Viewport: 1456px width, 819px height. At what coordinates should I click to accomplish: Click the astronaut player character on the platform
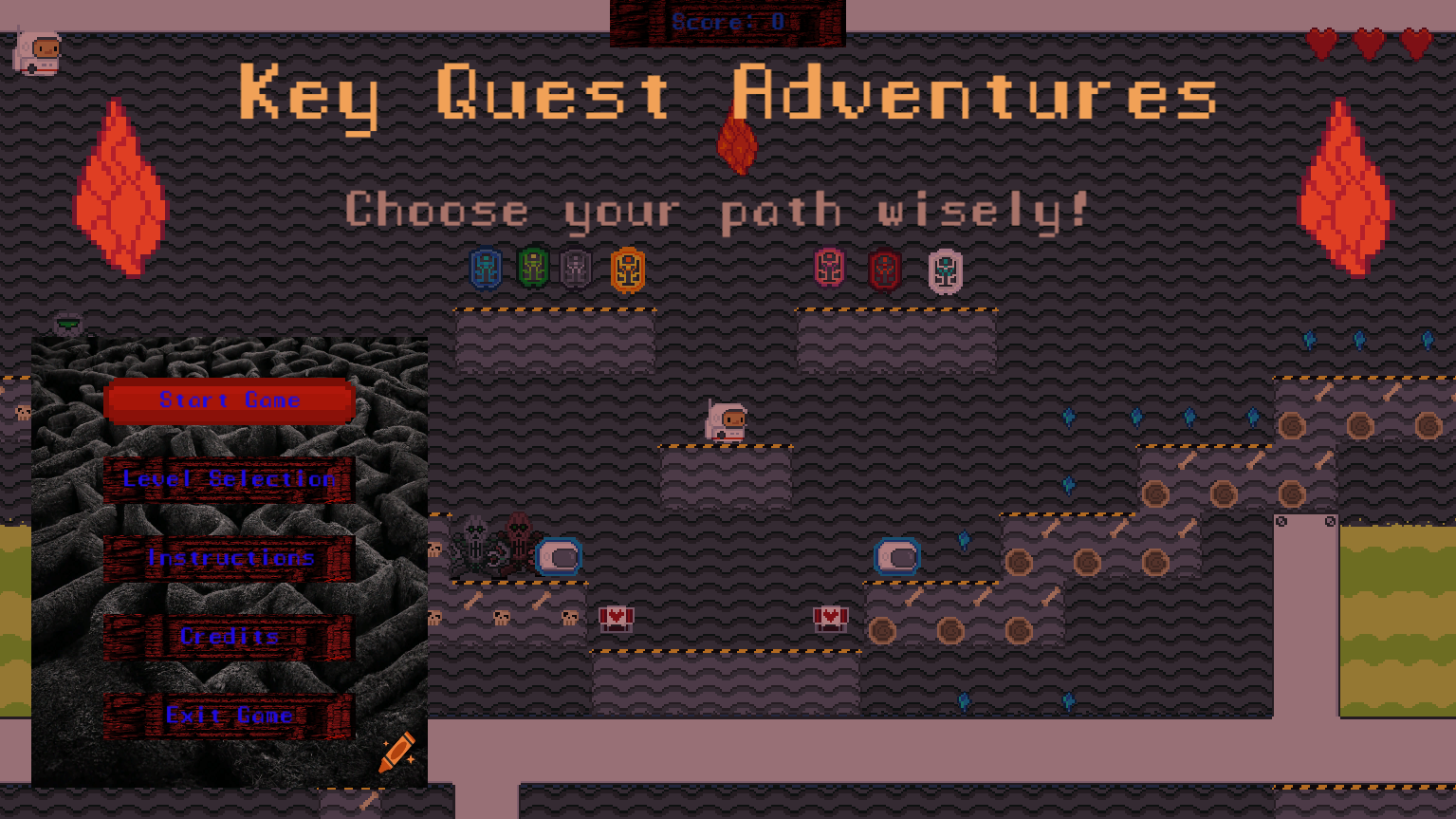(x=727, y=420)
